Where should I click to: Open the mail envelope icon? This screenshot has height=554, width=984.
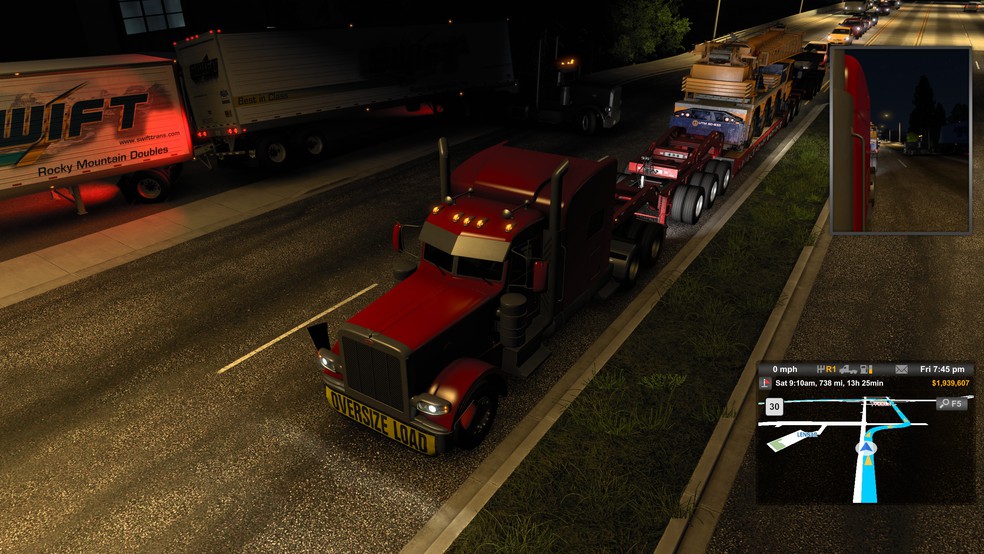(x=901, y=369)
